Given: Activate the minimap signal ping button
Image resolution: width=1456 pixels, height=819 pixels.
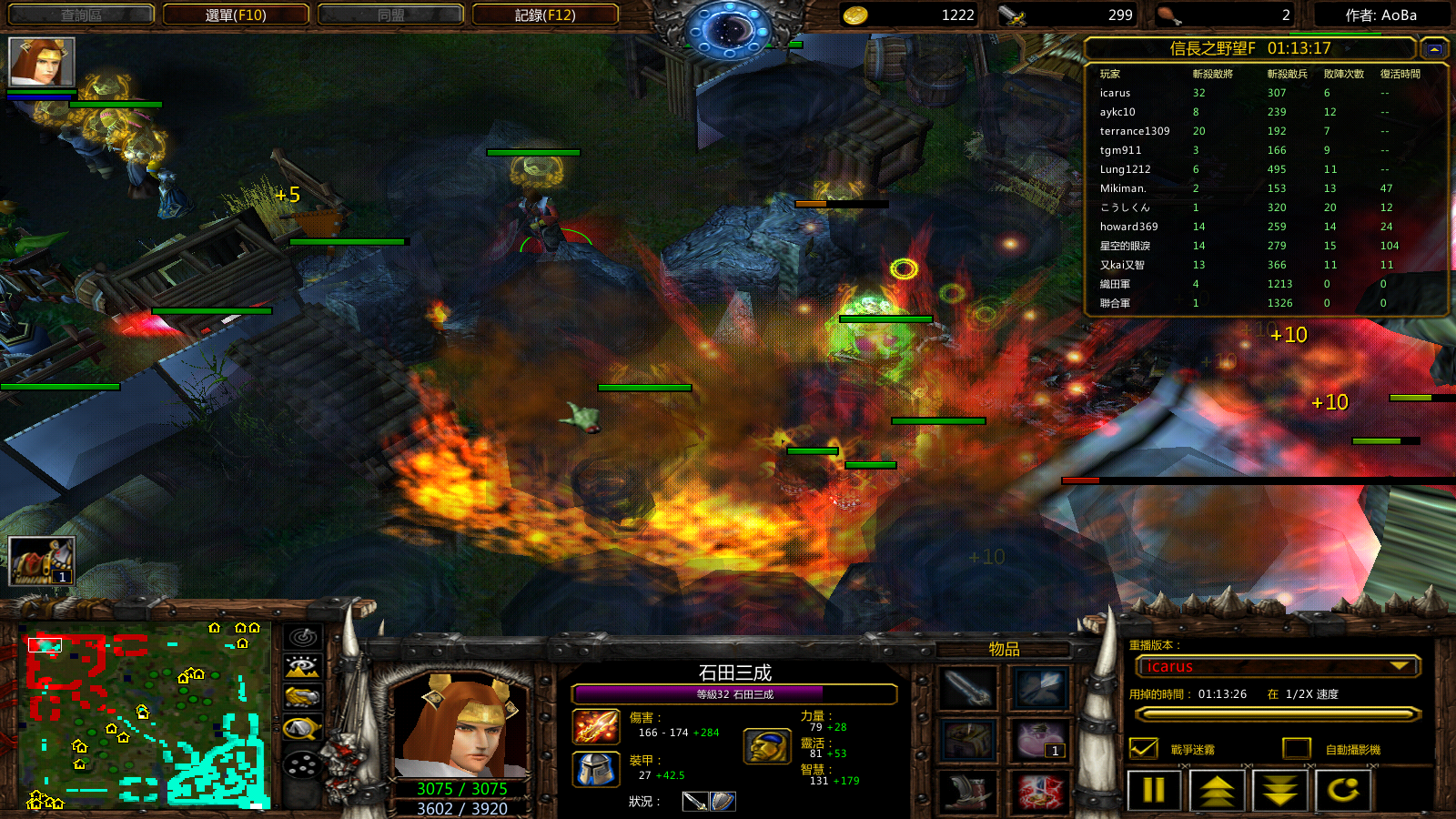Looking at the screenshot, I should pos(302,637).
